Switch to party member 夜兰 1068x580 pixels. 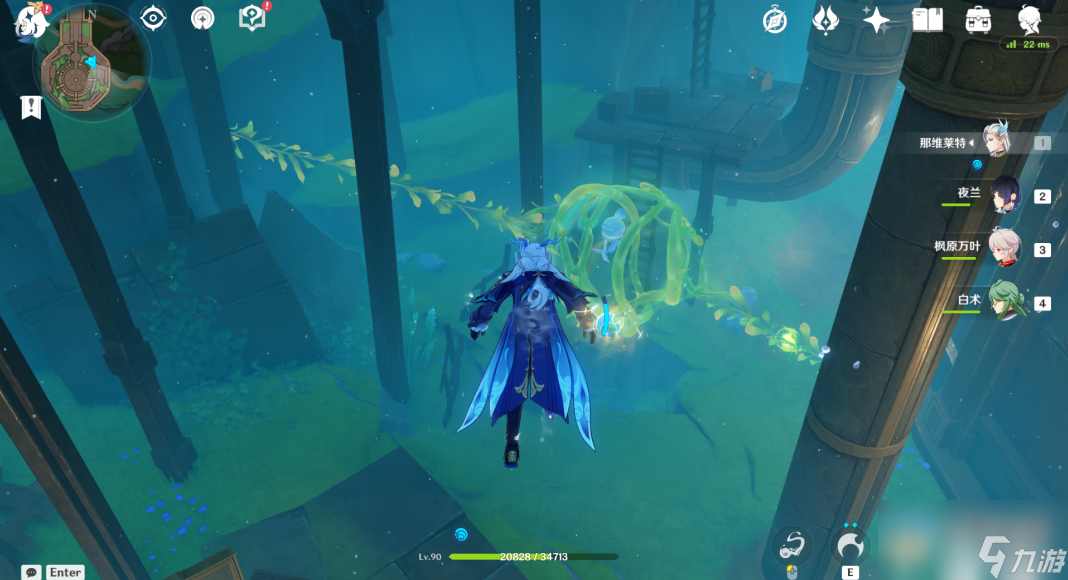[1004, 196]
